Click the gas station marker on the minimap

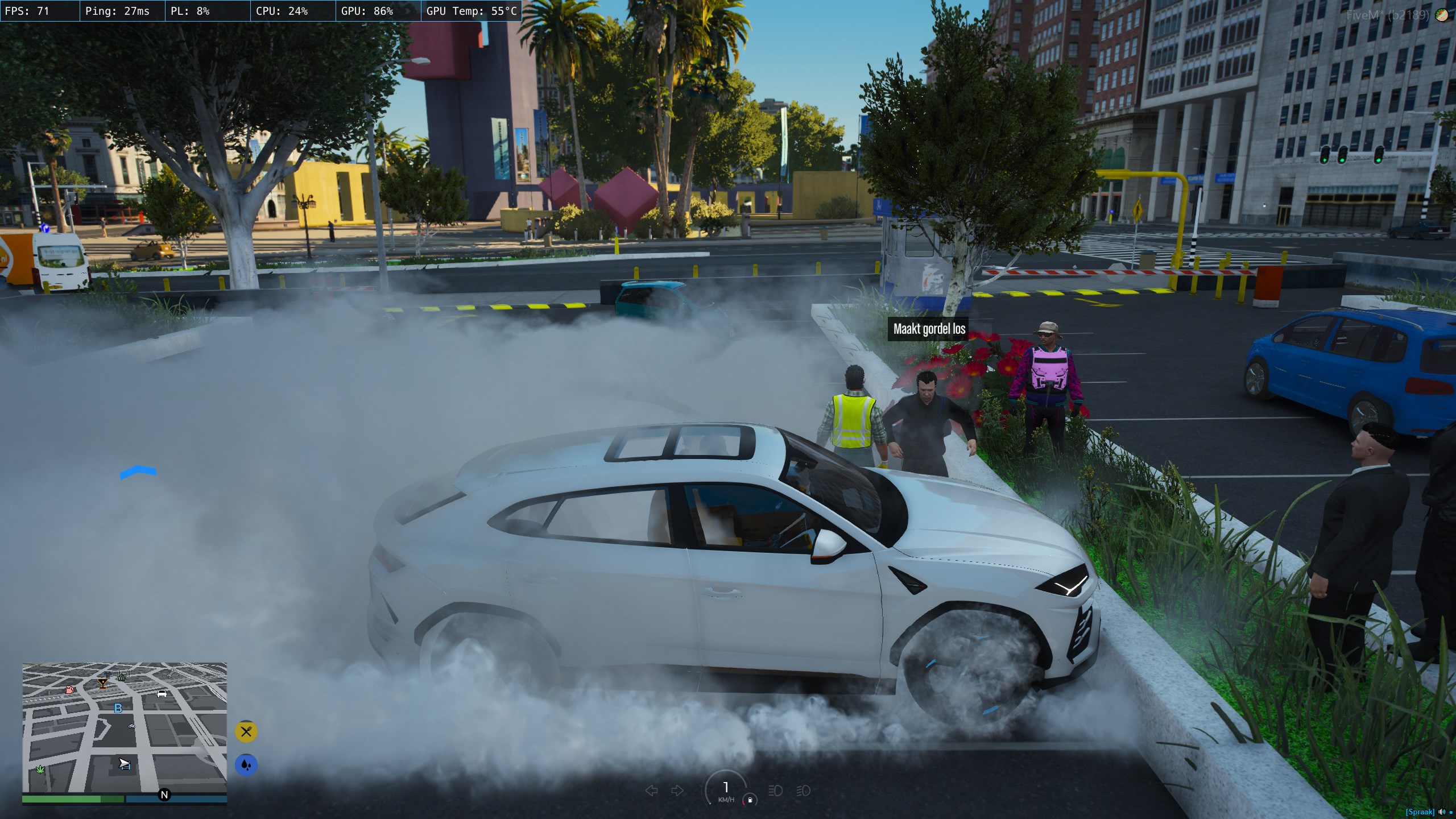70,689
